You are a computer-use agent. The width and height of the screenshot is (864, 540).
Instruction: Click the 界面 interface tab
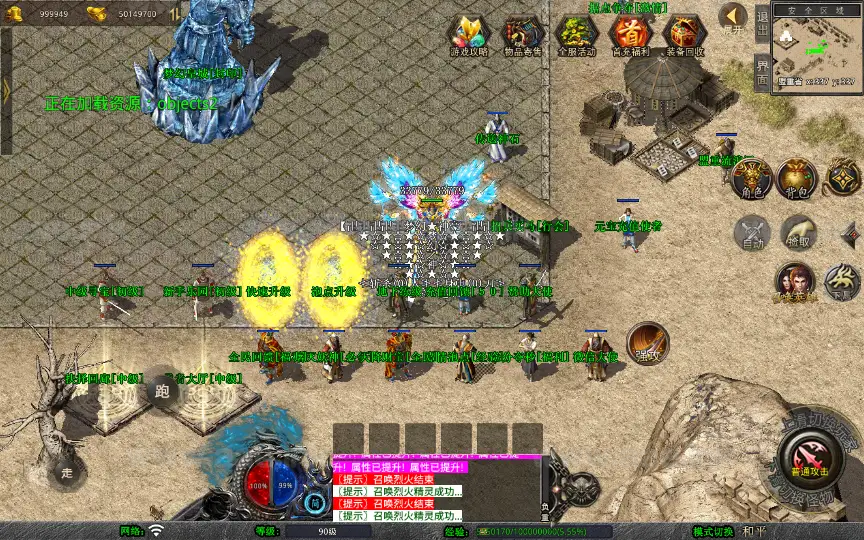coord(762,72)
